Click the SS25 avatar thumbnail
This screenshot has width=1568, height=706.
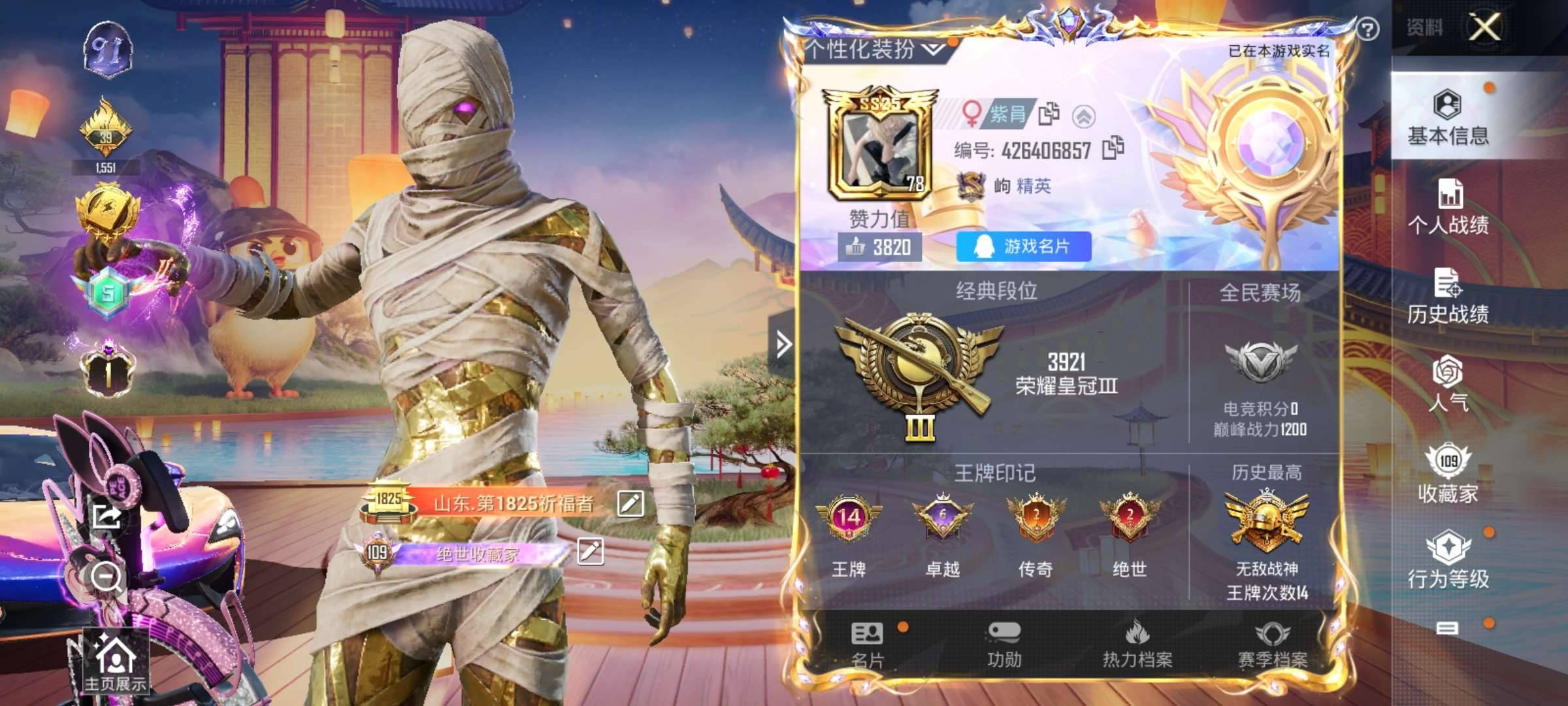[880, 147]
